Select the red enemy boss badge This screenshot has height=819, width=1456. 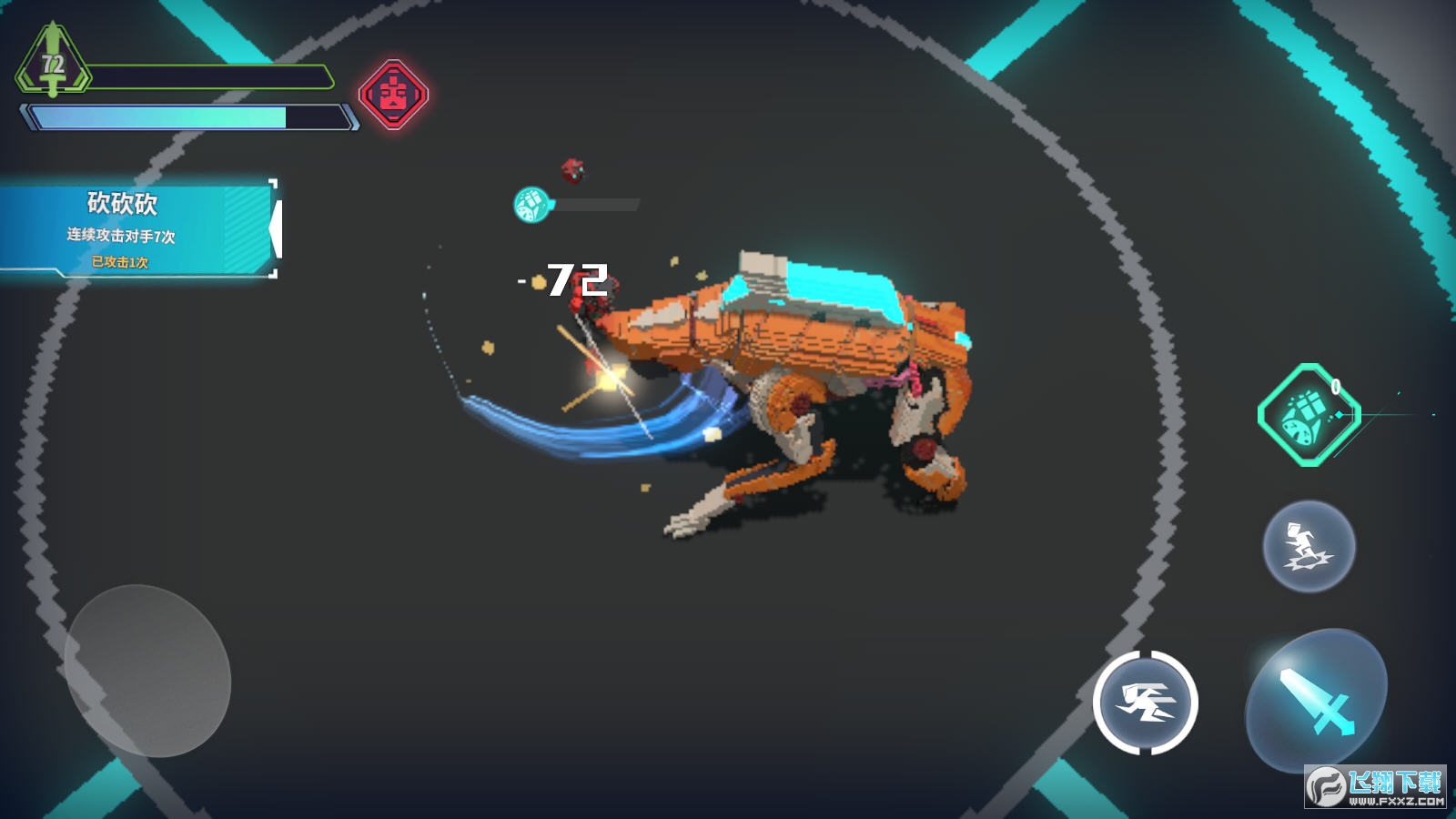click(393, 95)
